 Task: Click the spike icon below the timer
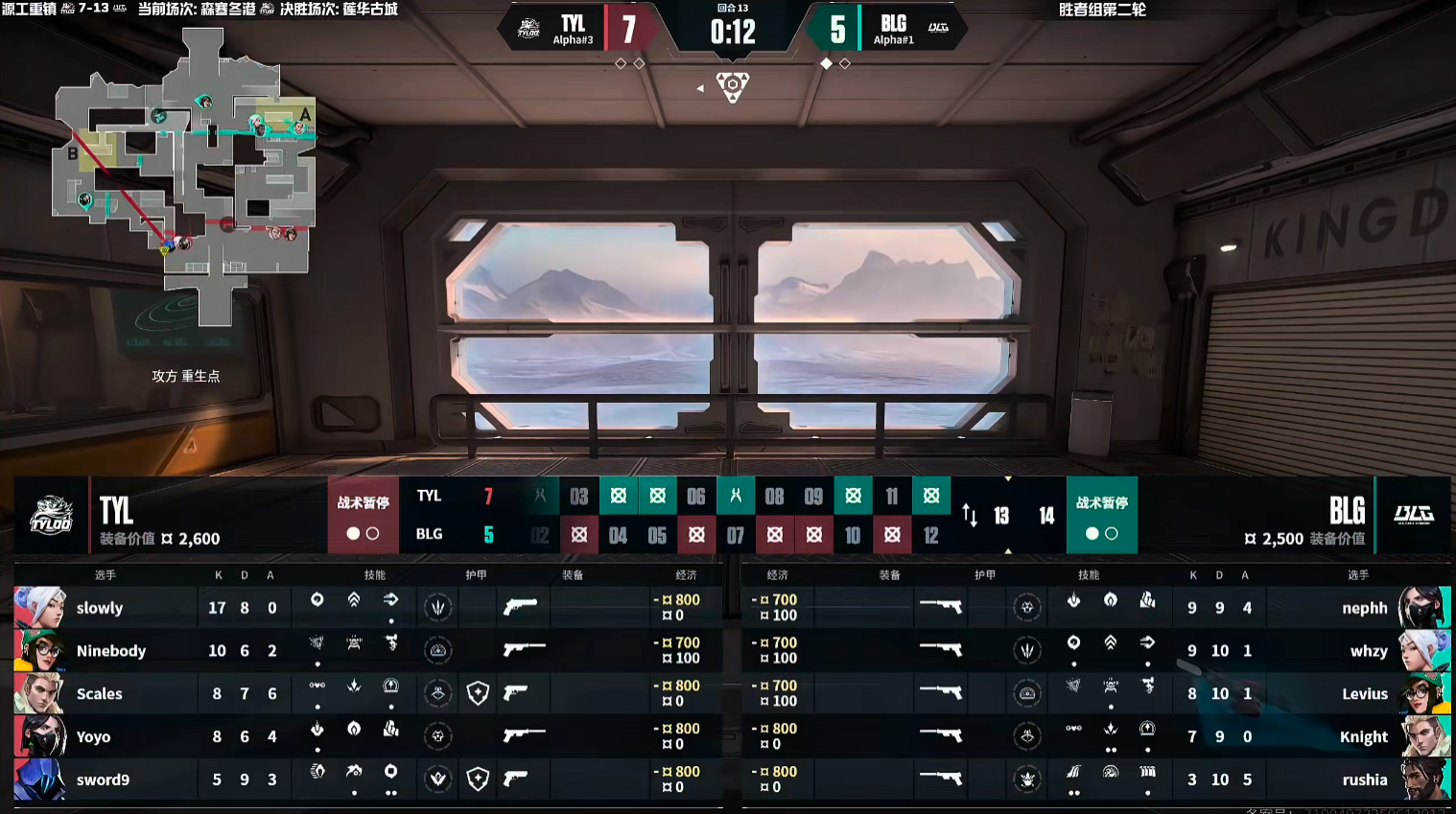(x=732, y=86)
